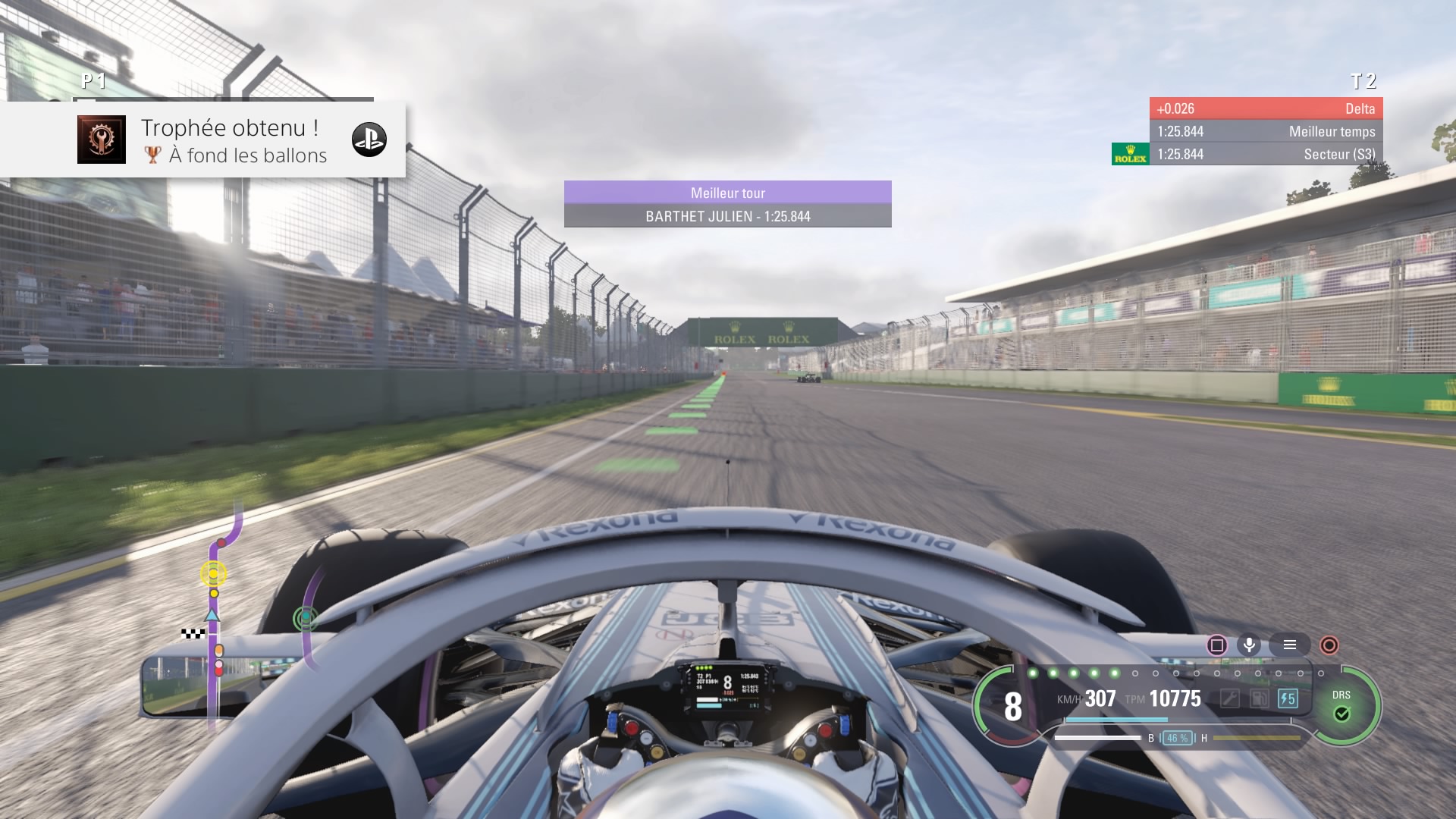Open the three-line menu icon
This screenshot has height=819, width=1456.
[1289, 645]
